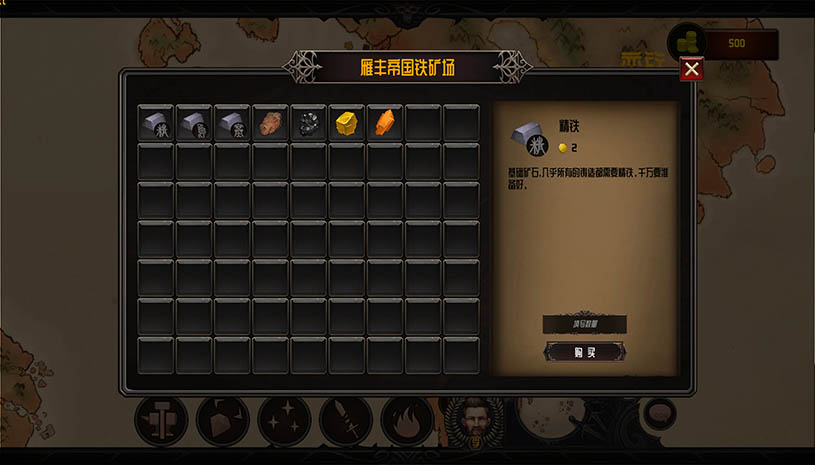The width and height of the screenshot is (815, 465).
Task: Open the sparkle stars round icon
Action: [284, 421]
